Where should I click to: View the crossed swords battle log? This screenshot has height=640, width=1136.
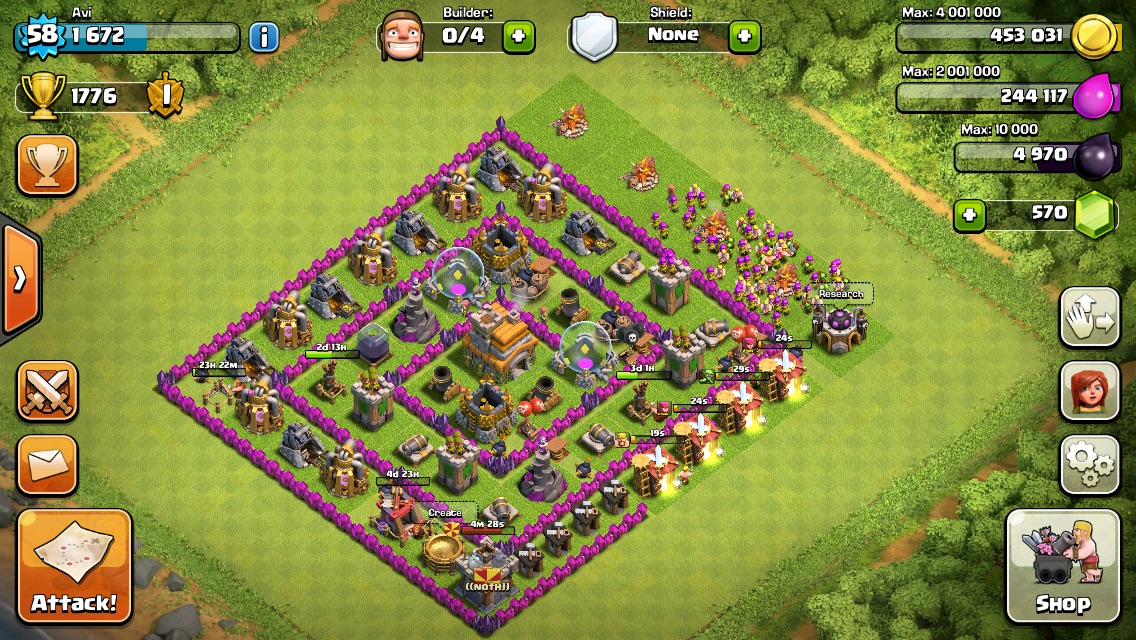click(x=47, y=391)
